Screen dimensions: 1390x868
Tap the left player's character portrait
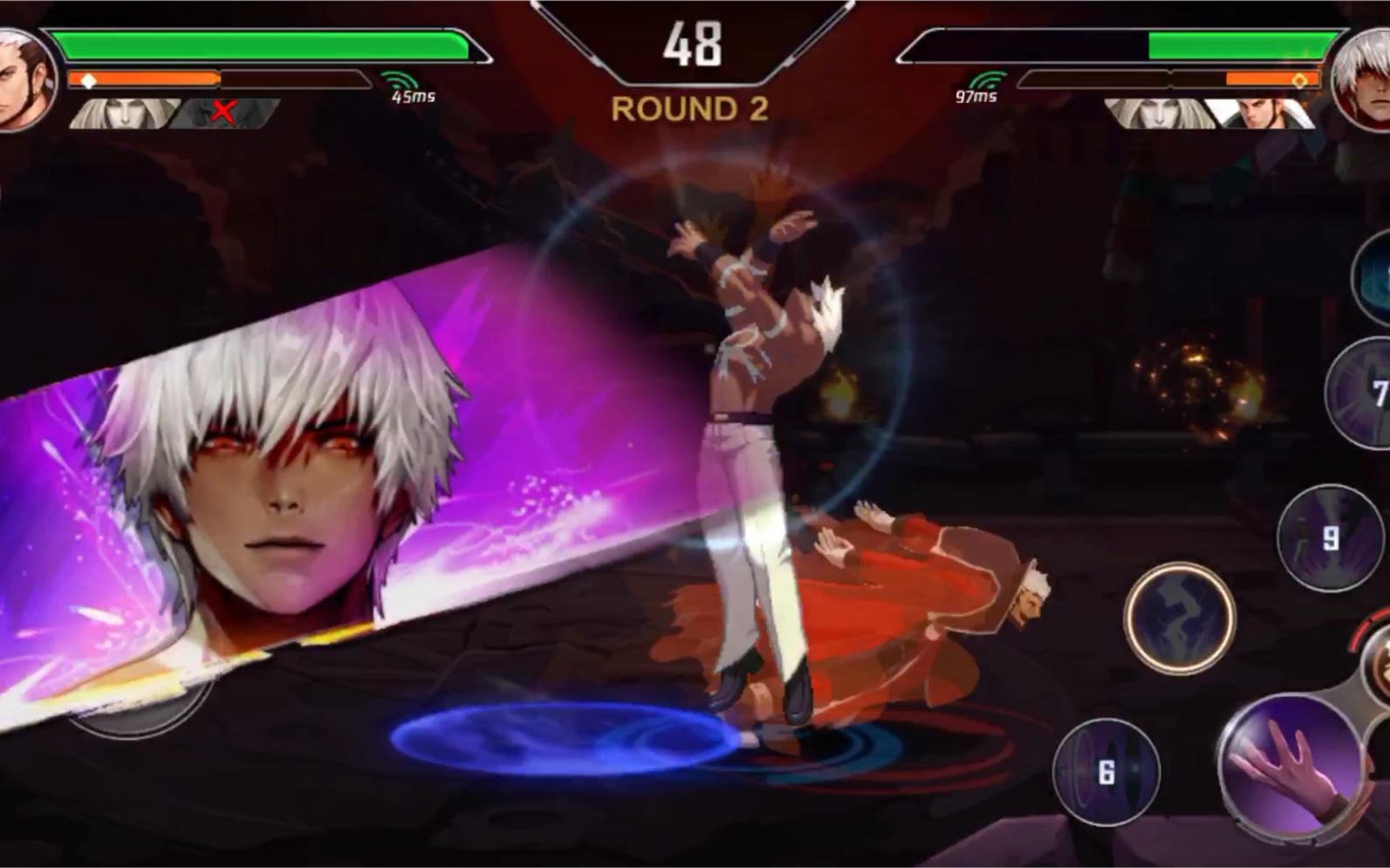point(24,79)
